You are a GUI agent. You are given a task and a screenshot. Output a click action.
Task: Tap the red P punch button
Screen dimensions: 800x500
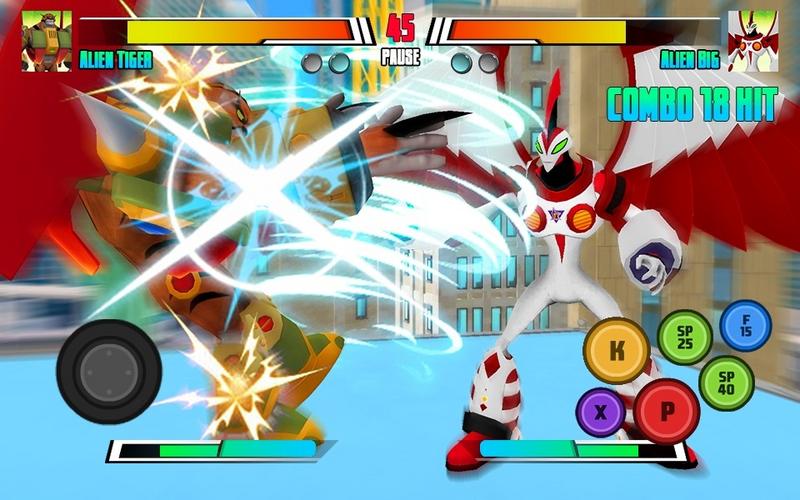666,411
